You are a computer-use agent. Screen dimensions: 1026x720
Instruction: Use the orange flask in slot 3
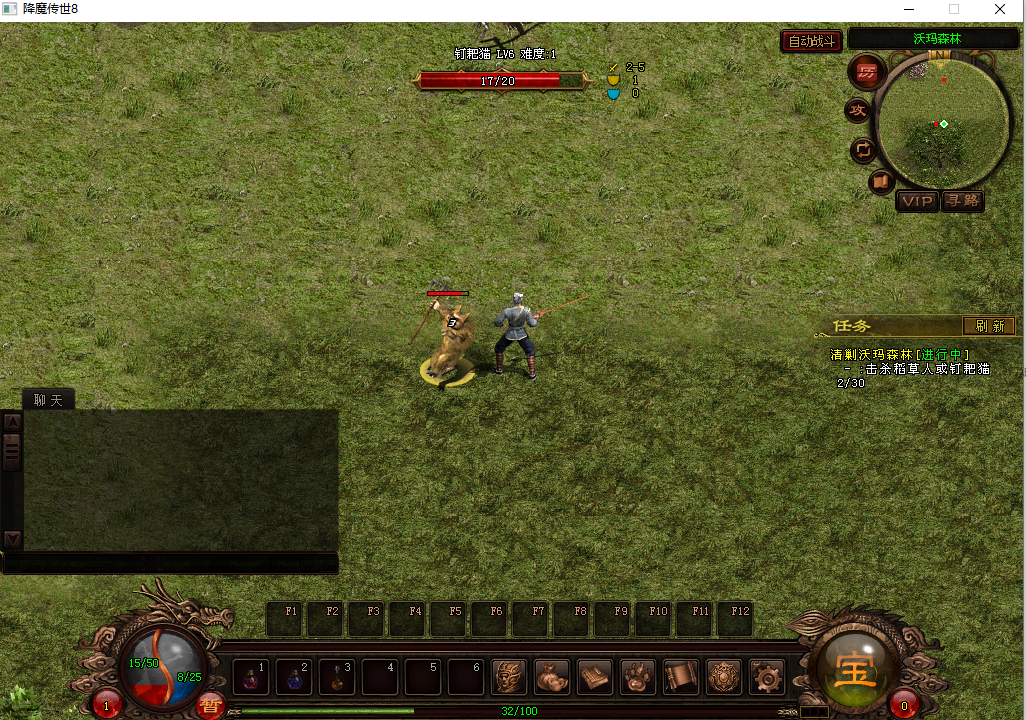(x=337, y=677)
